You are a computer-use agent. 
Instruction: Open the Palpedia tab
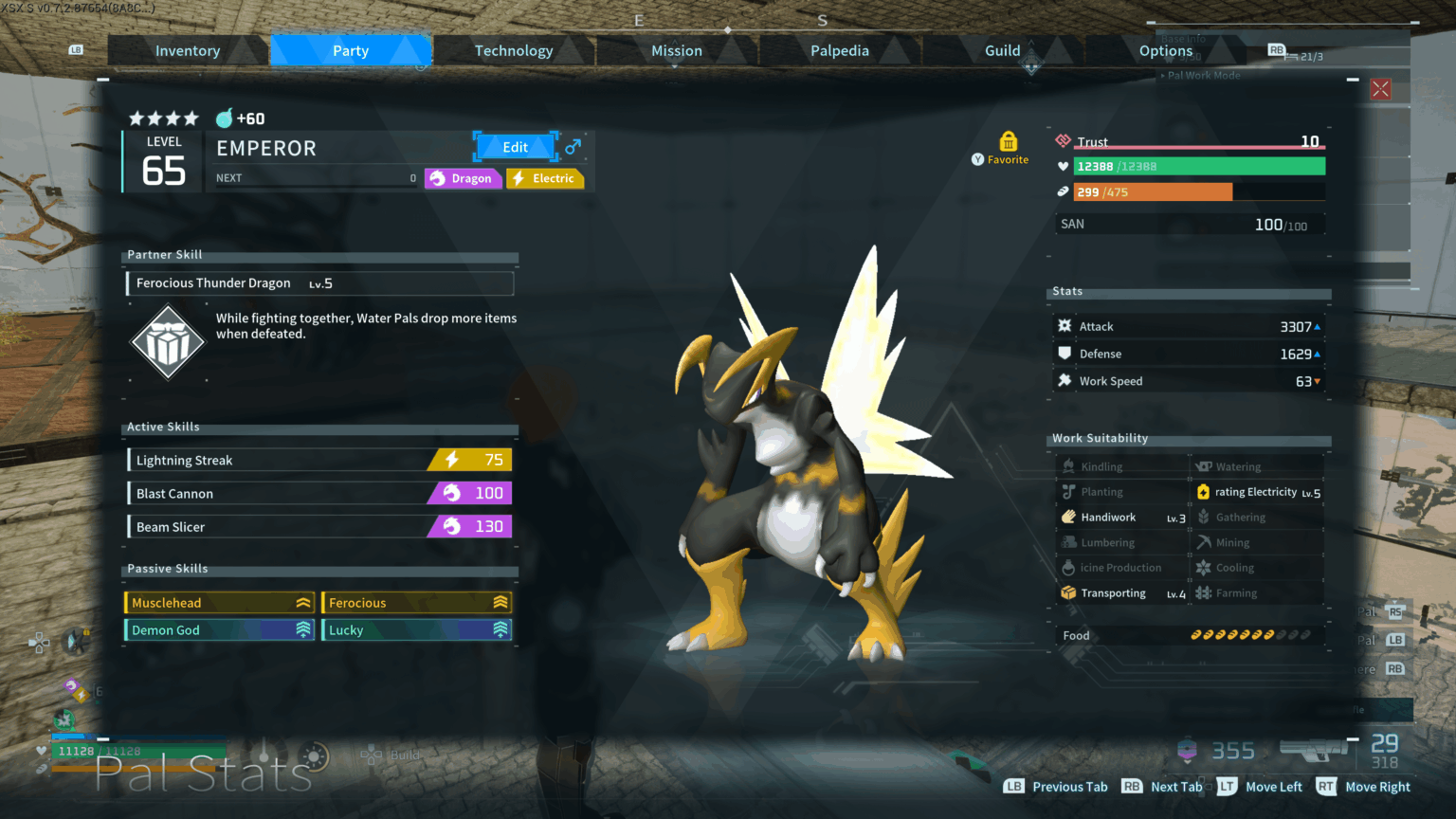pos(840,51)
